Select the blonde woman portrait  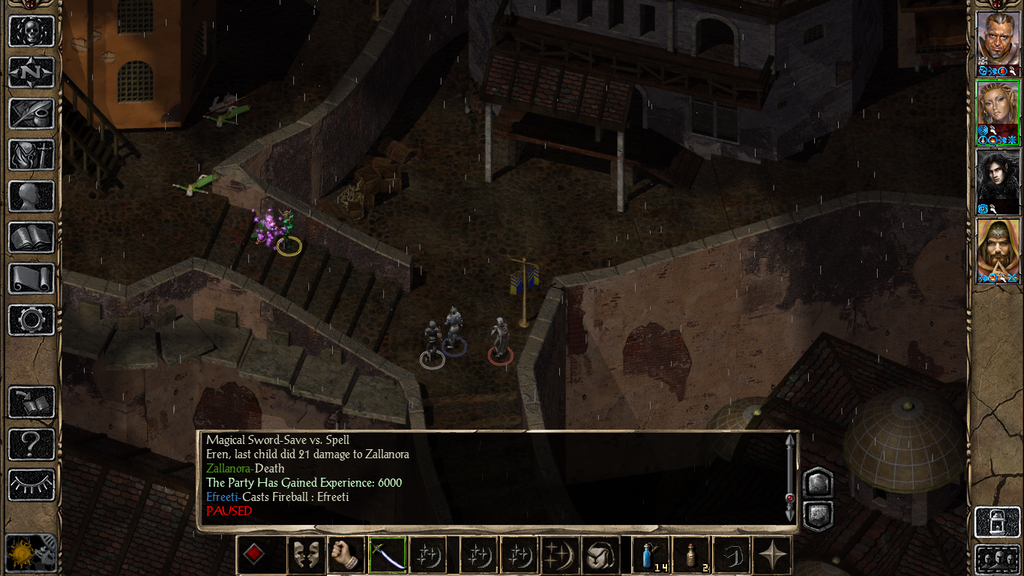(997, 108)
